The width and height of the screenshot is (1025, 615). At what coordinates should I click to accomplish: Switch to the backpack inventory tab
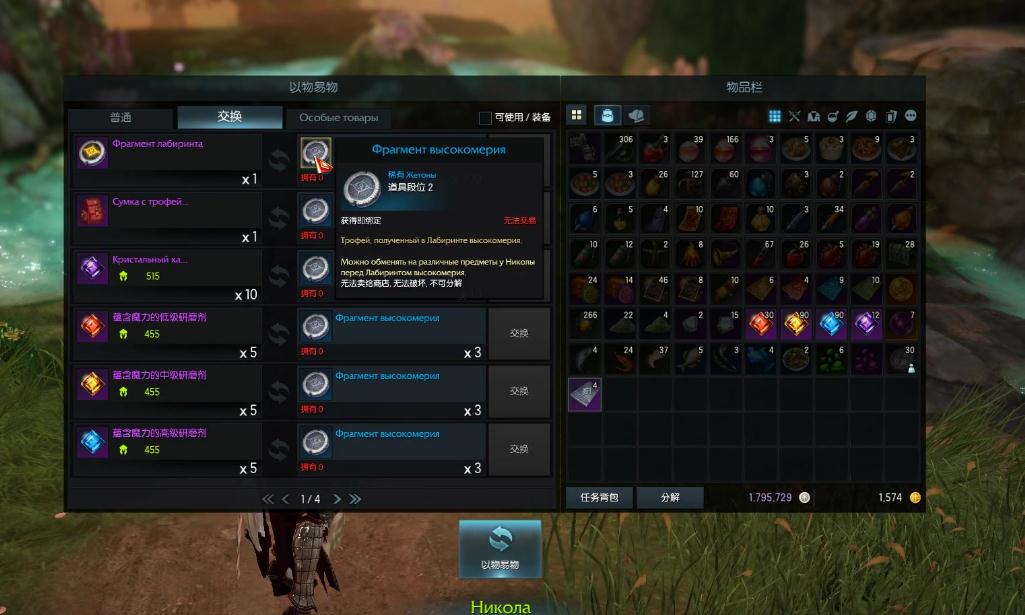tap(609, 116)
